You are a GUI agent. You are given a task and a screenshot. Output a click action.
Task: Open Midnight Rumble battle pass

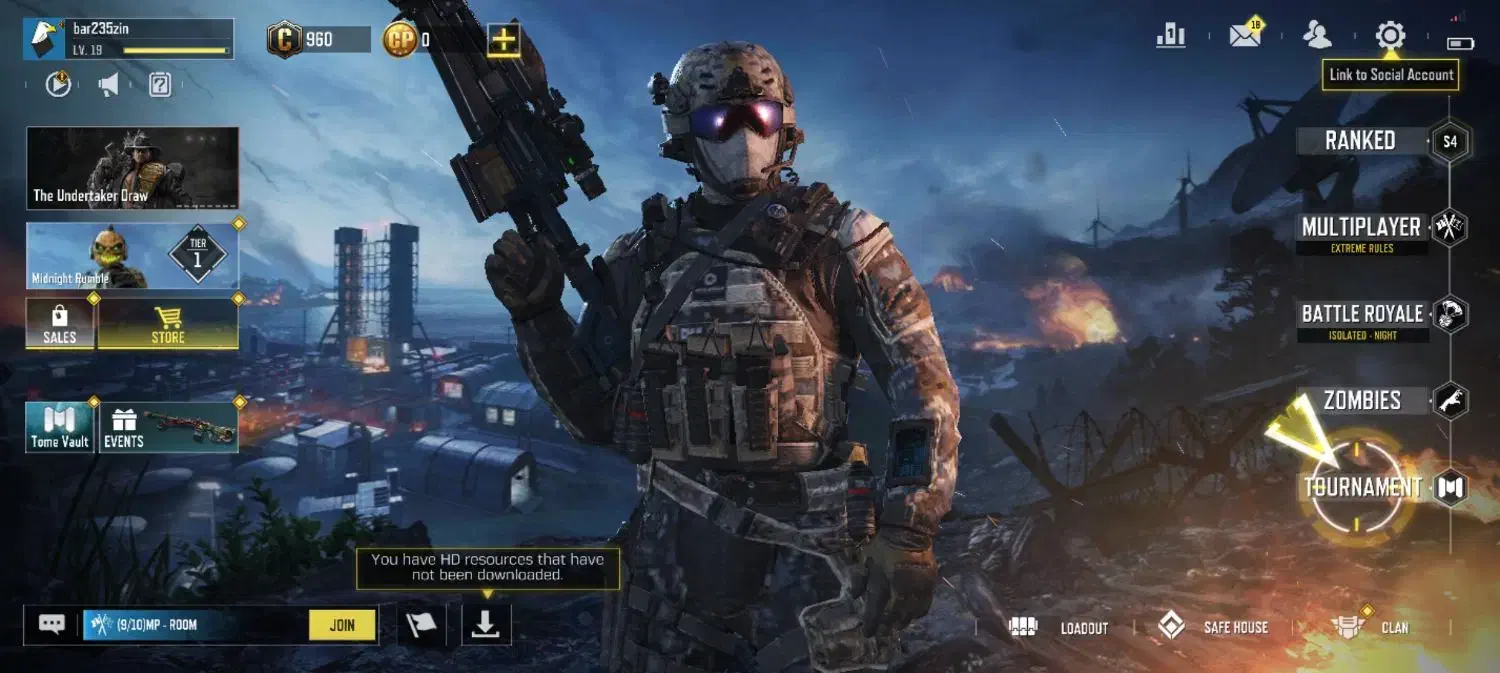(133, 256)
